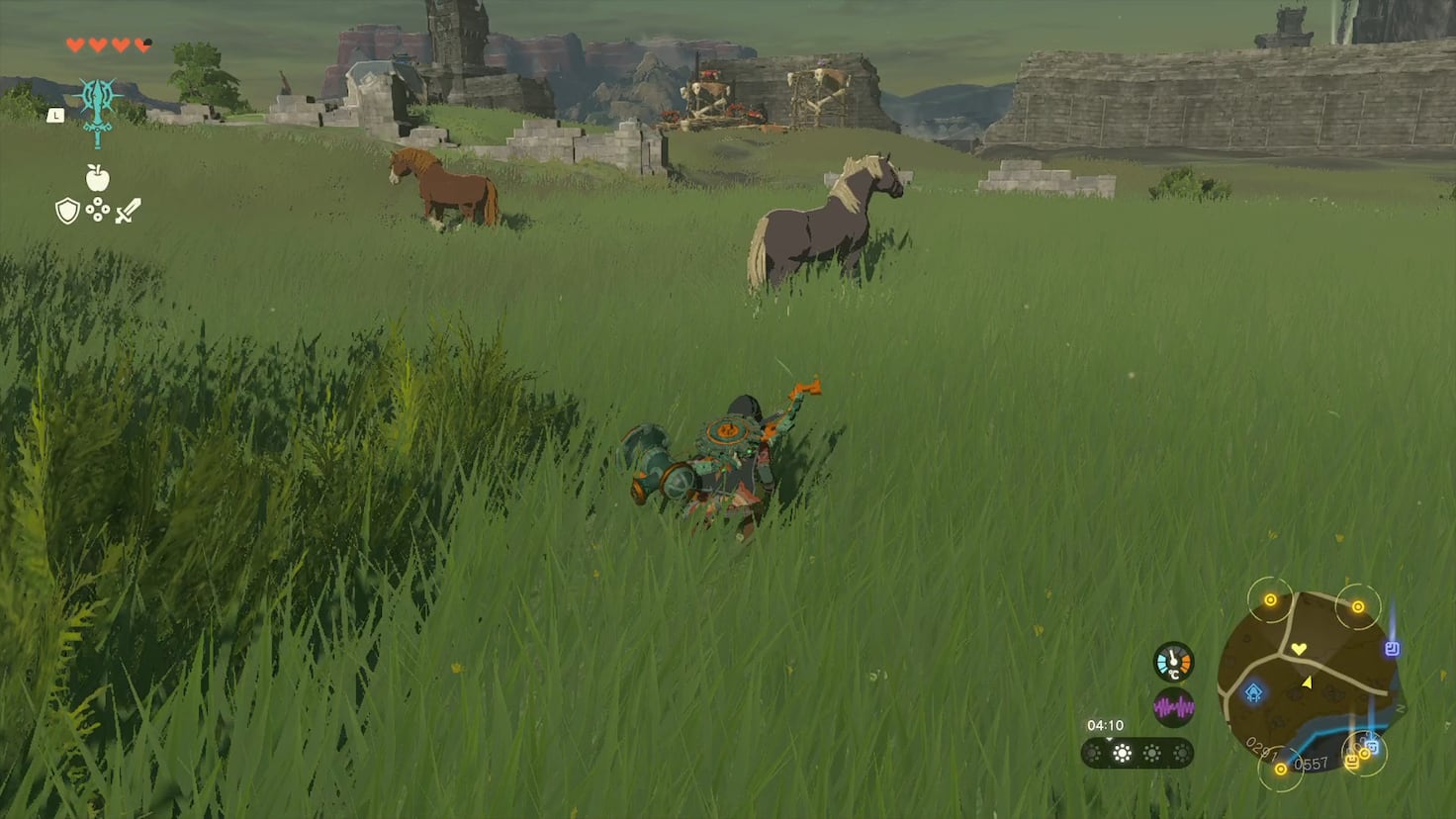
Task: Click the d-pad icon between shield and sword
Action: point(98,210)
